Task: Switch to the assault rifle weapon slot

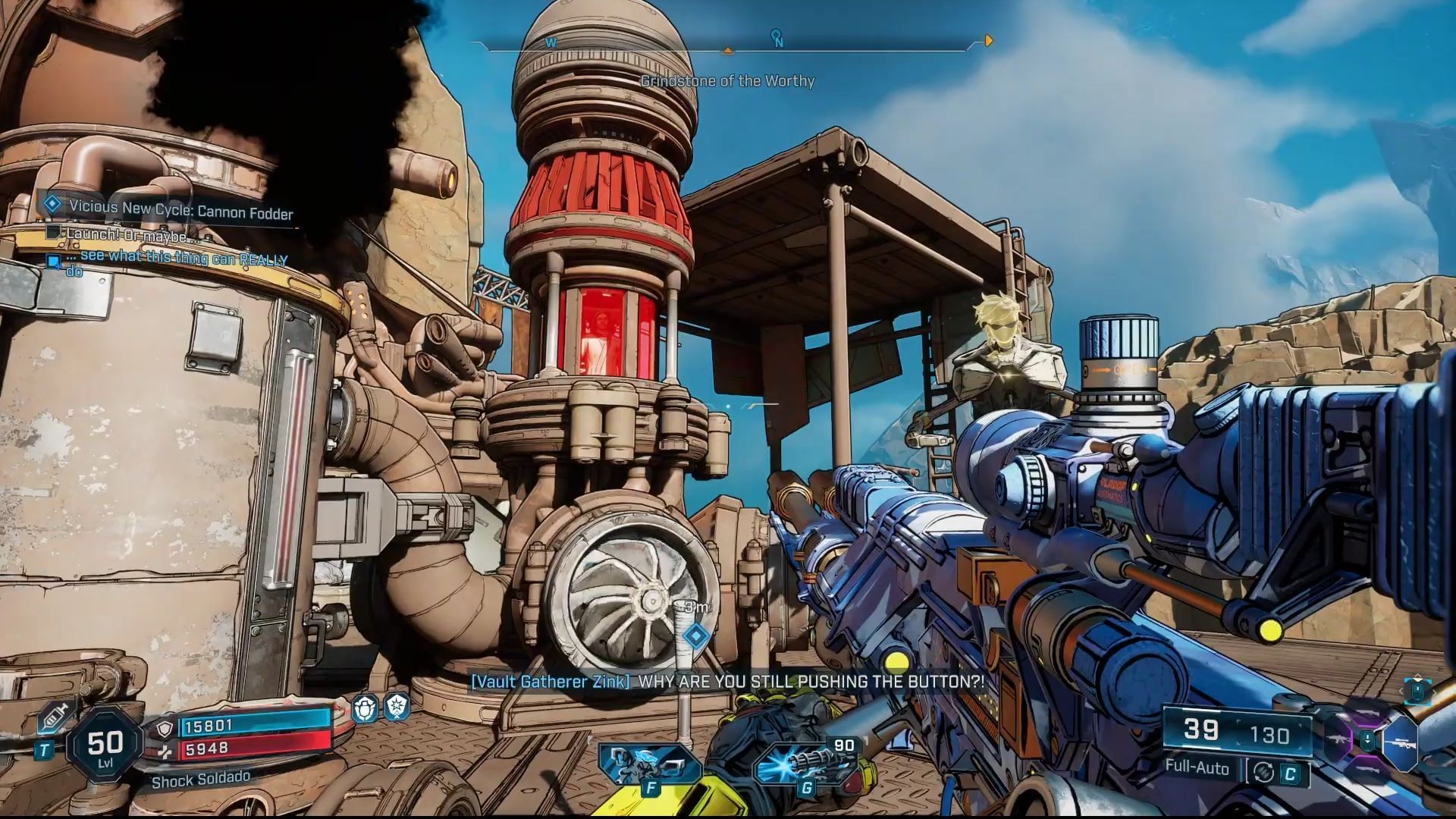Action: coord(1337,739)
